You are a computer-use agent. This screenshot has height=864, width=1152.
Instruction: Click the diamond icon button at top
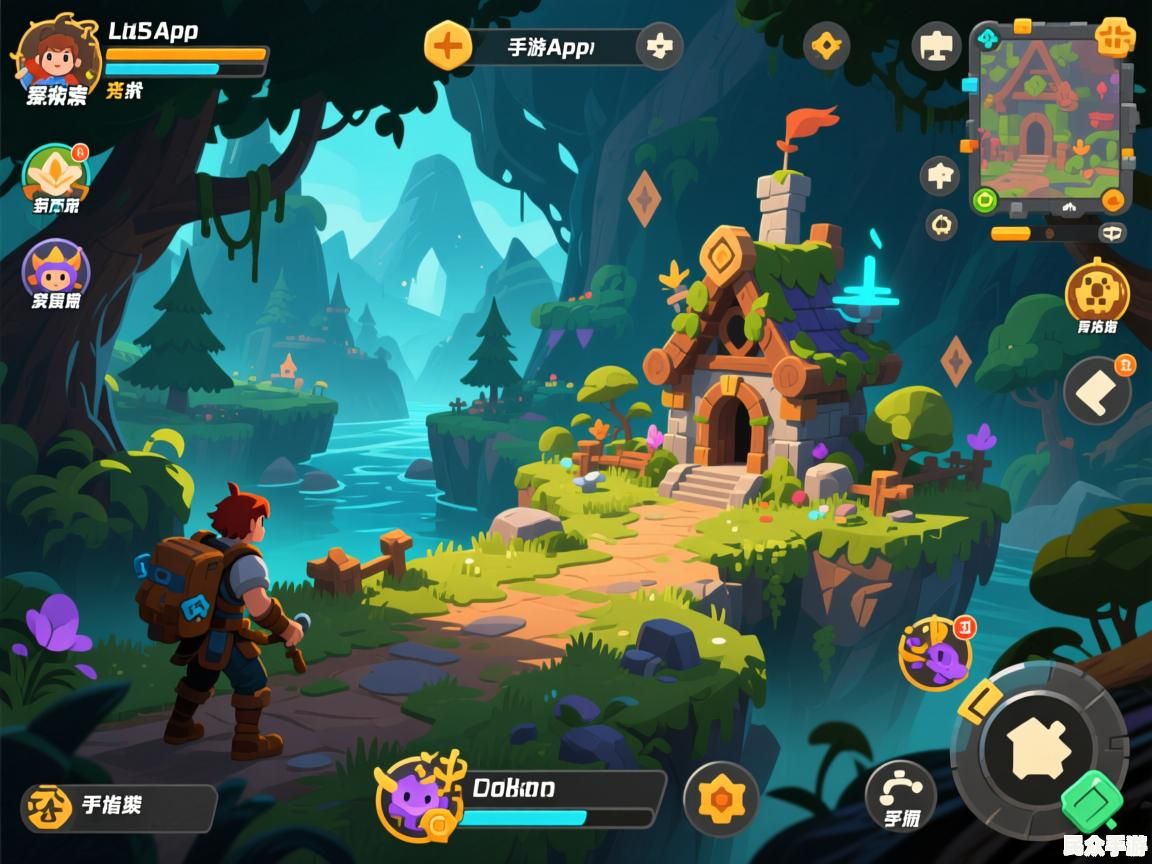(x=826, y=45)
